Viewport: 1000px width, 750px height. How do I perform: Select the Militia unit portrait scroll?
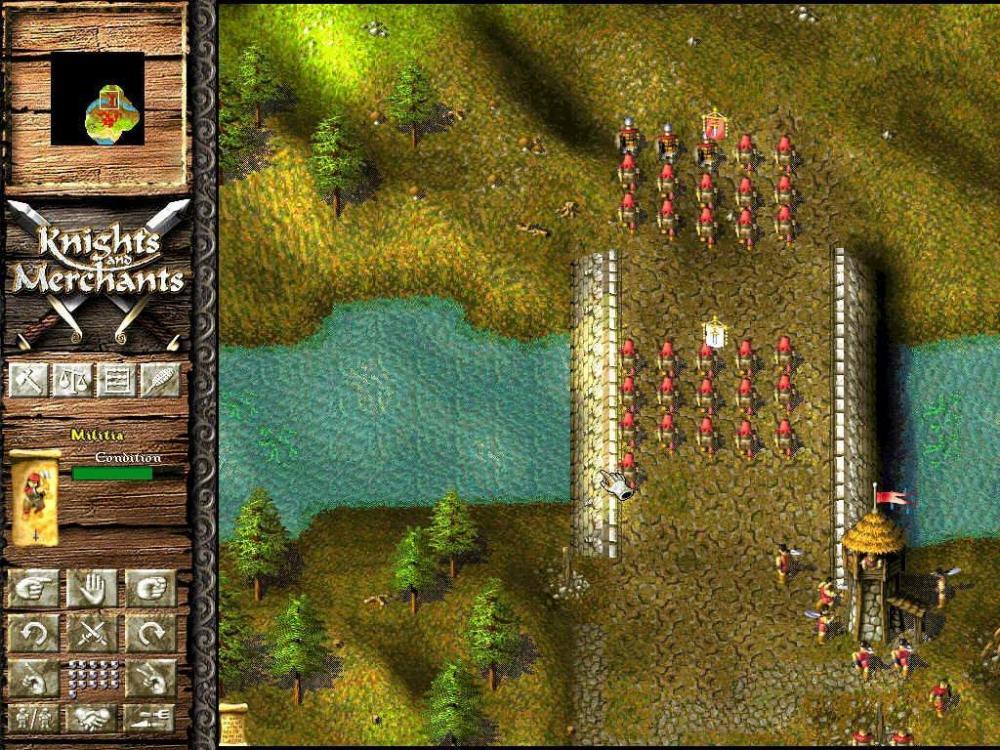pos(35,497)
